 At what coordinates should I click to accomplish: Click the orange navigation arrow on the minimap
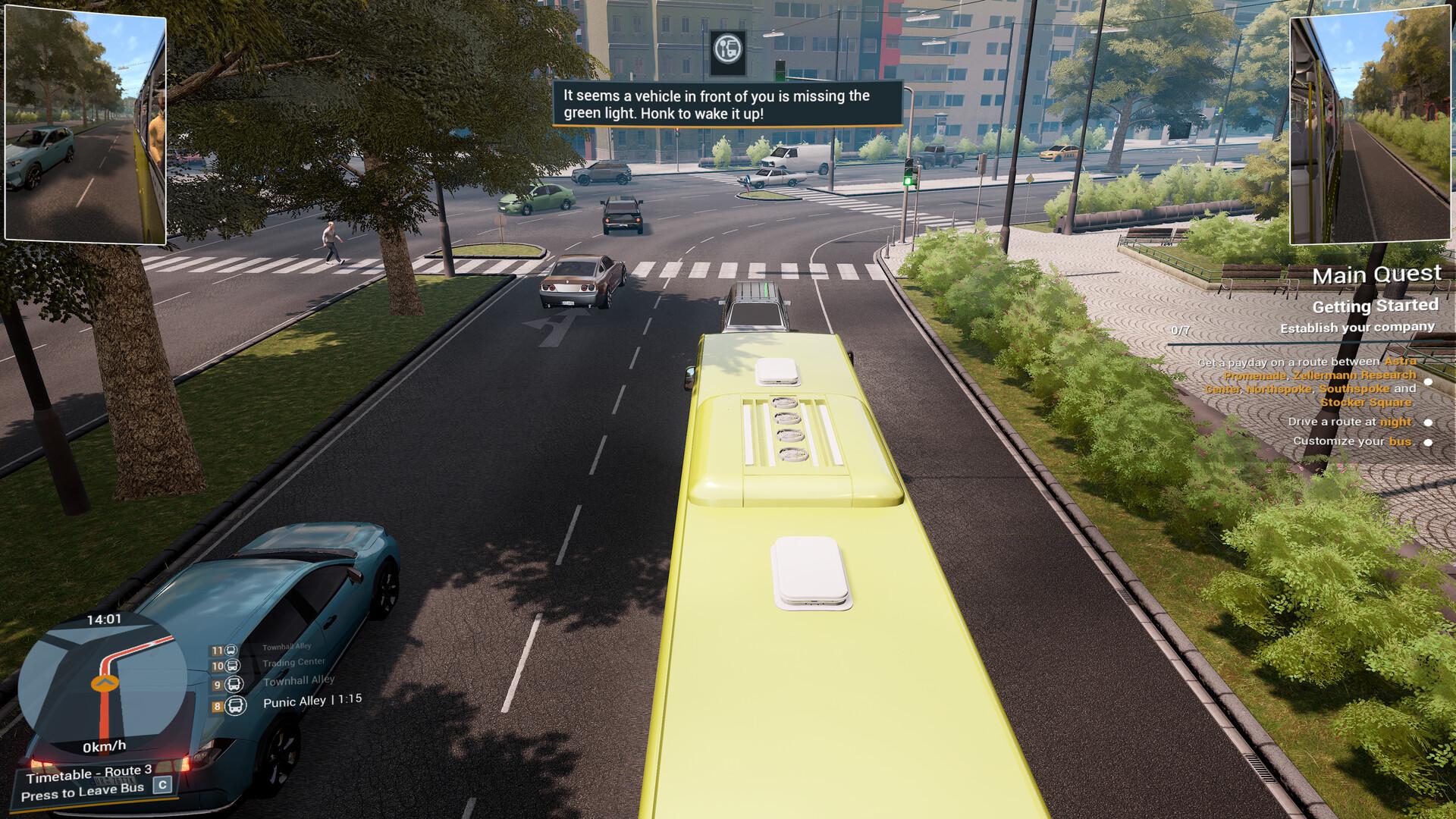click(103, 682)
